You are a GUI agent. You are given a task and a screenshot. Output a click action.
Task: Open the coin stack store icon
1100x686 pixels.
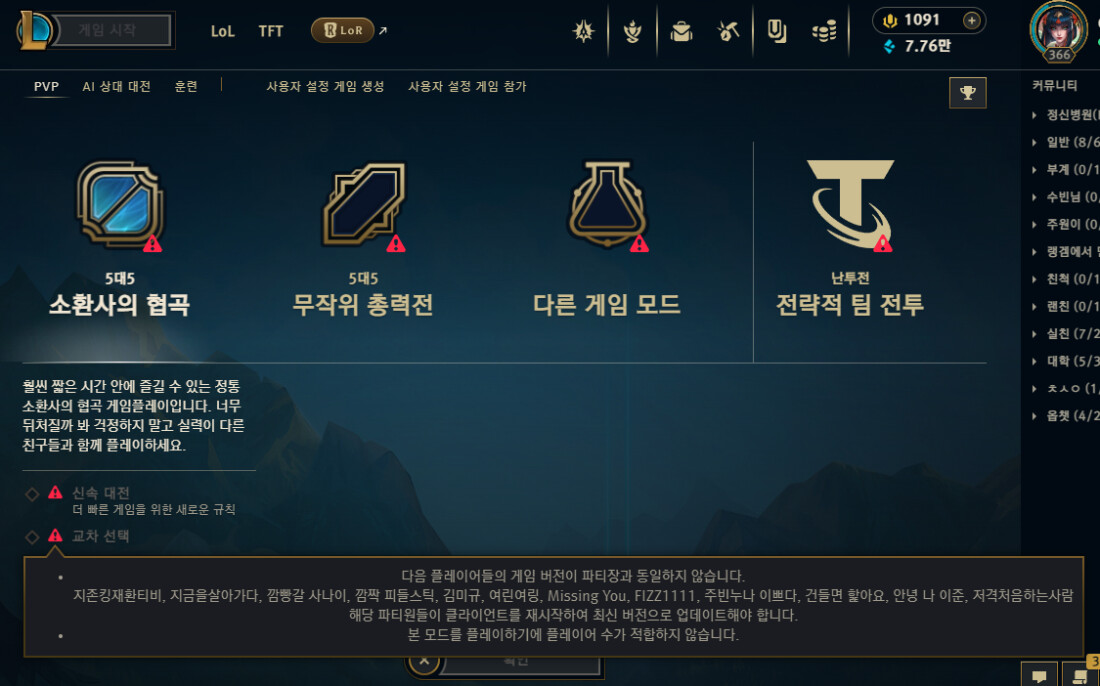point(824,32)
